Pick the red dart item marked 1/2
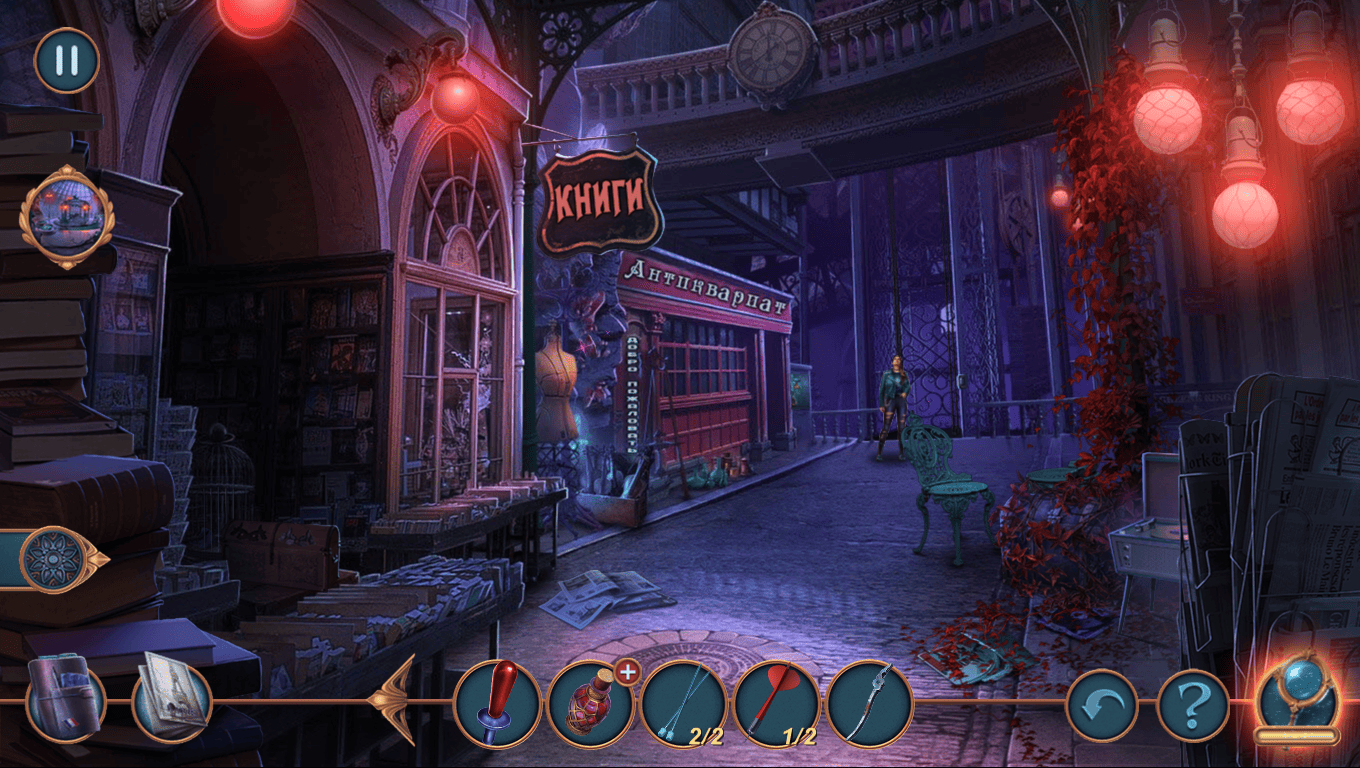 [x=777, y=703]
